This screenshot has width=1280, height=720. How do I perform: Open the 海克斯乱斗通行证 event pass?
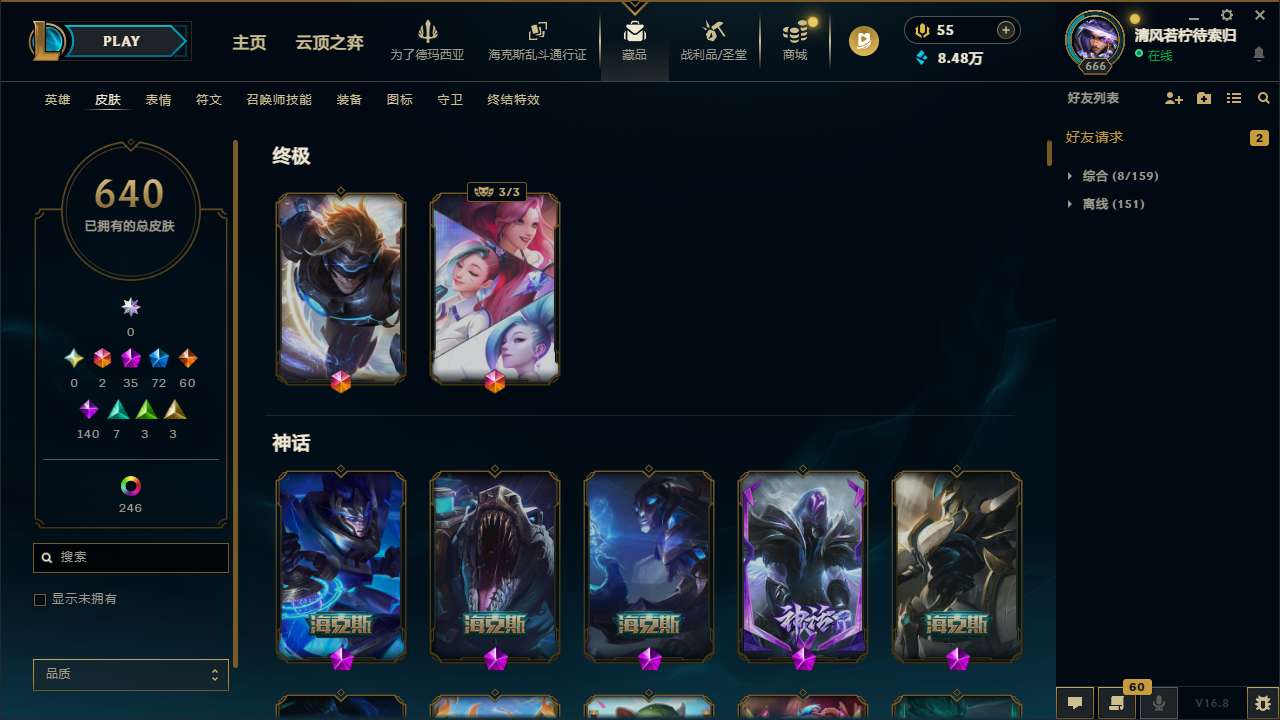(x=537, y=42)
